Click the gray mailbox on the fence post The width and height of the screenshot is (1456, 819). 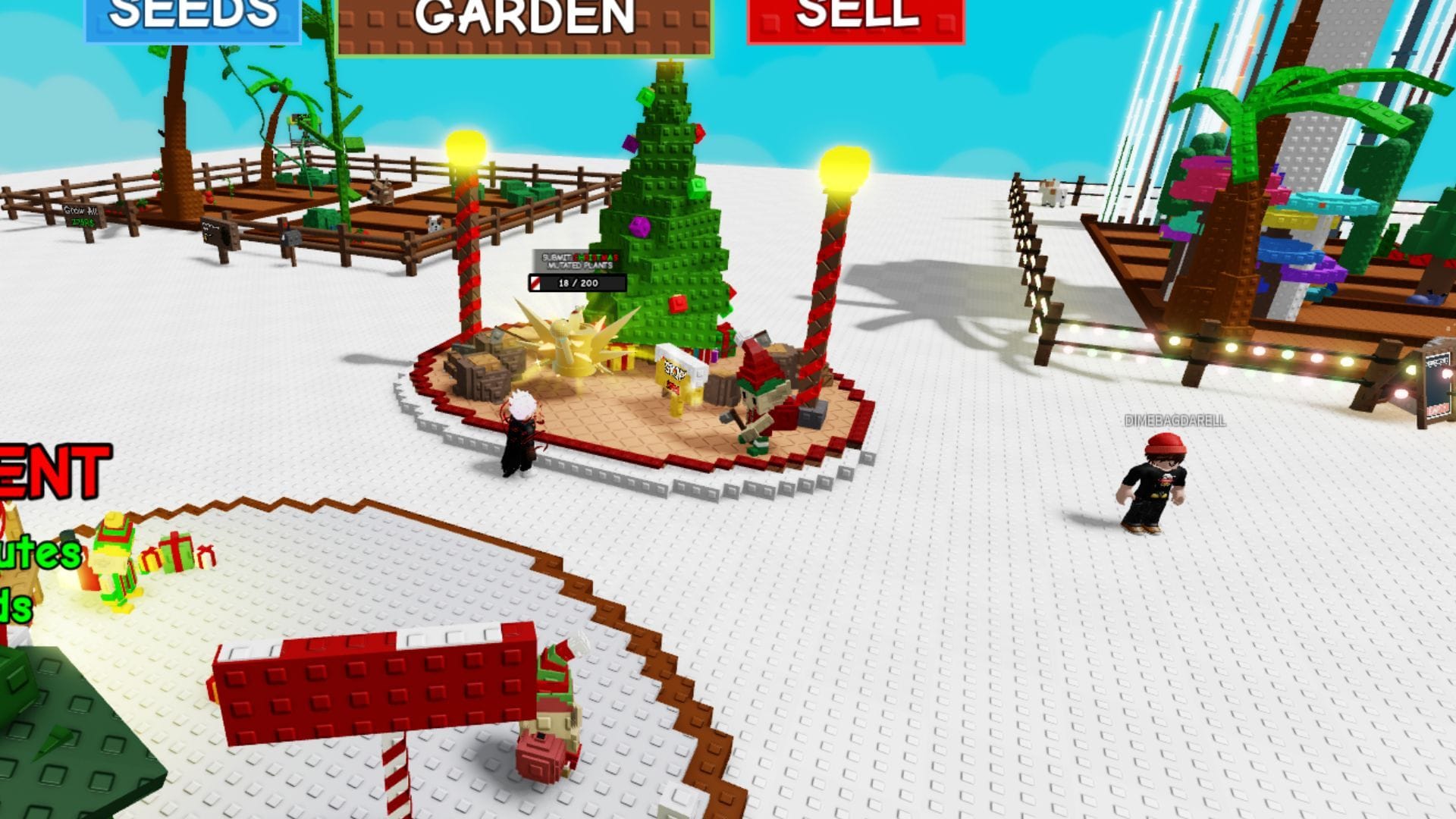point(291,237)
